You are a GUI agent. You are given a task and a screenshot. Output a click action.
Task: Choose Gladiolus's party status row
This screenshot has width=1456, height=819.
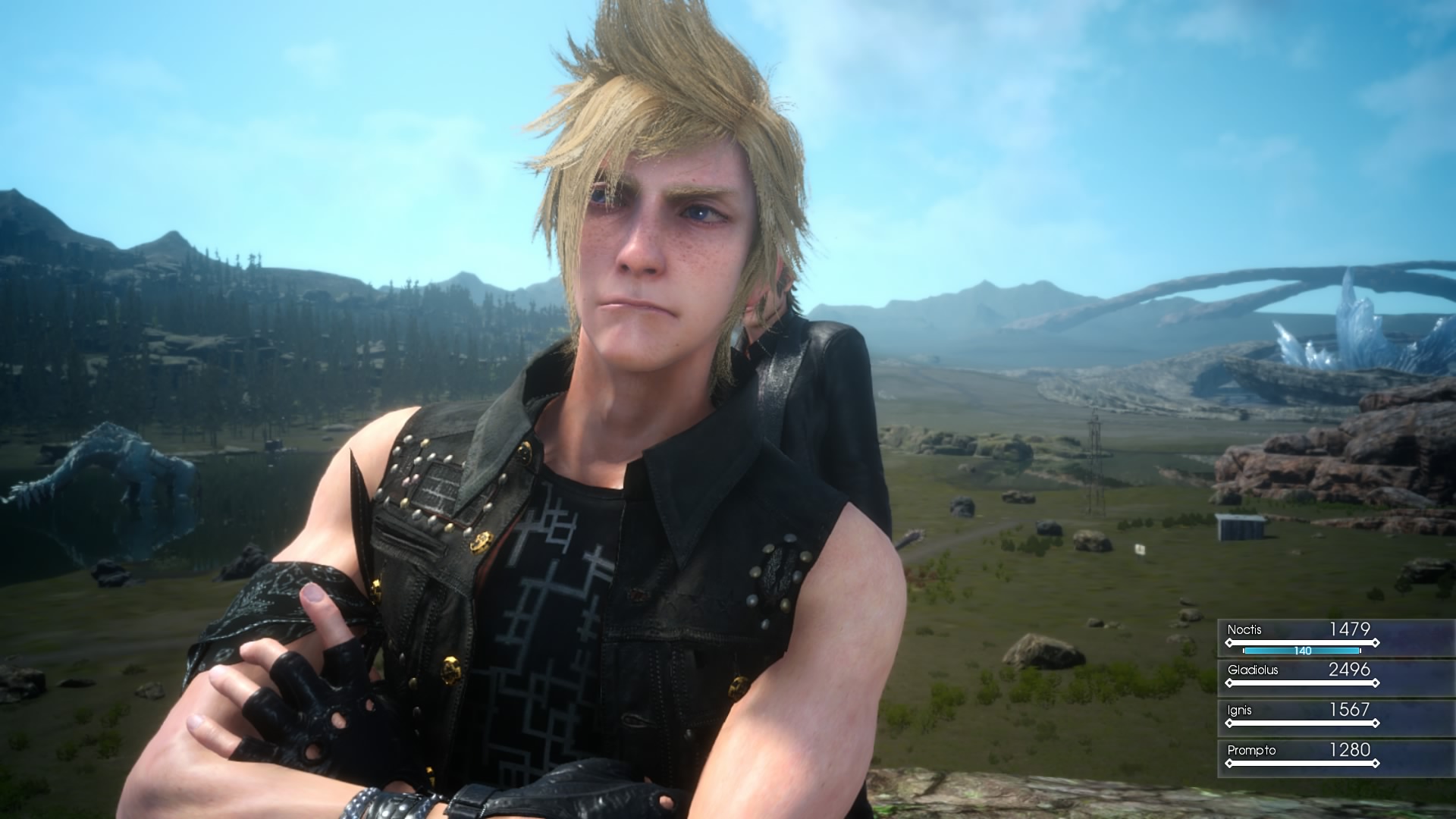coord(1301,676)
